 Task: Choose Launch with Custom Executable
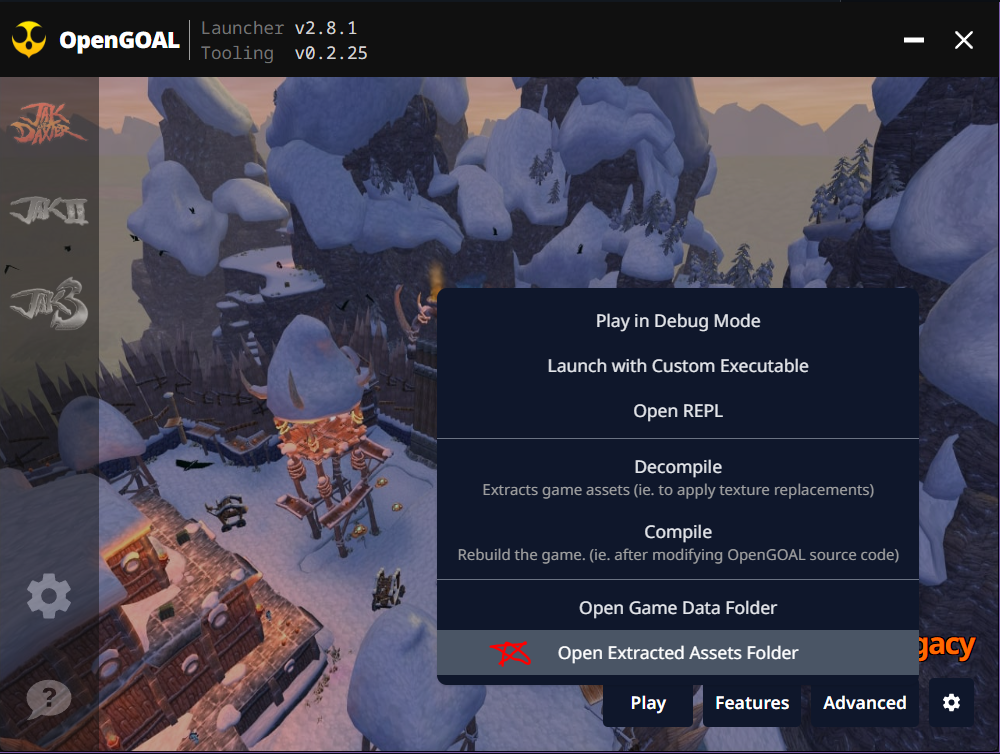[678, 366]
